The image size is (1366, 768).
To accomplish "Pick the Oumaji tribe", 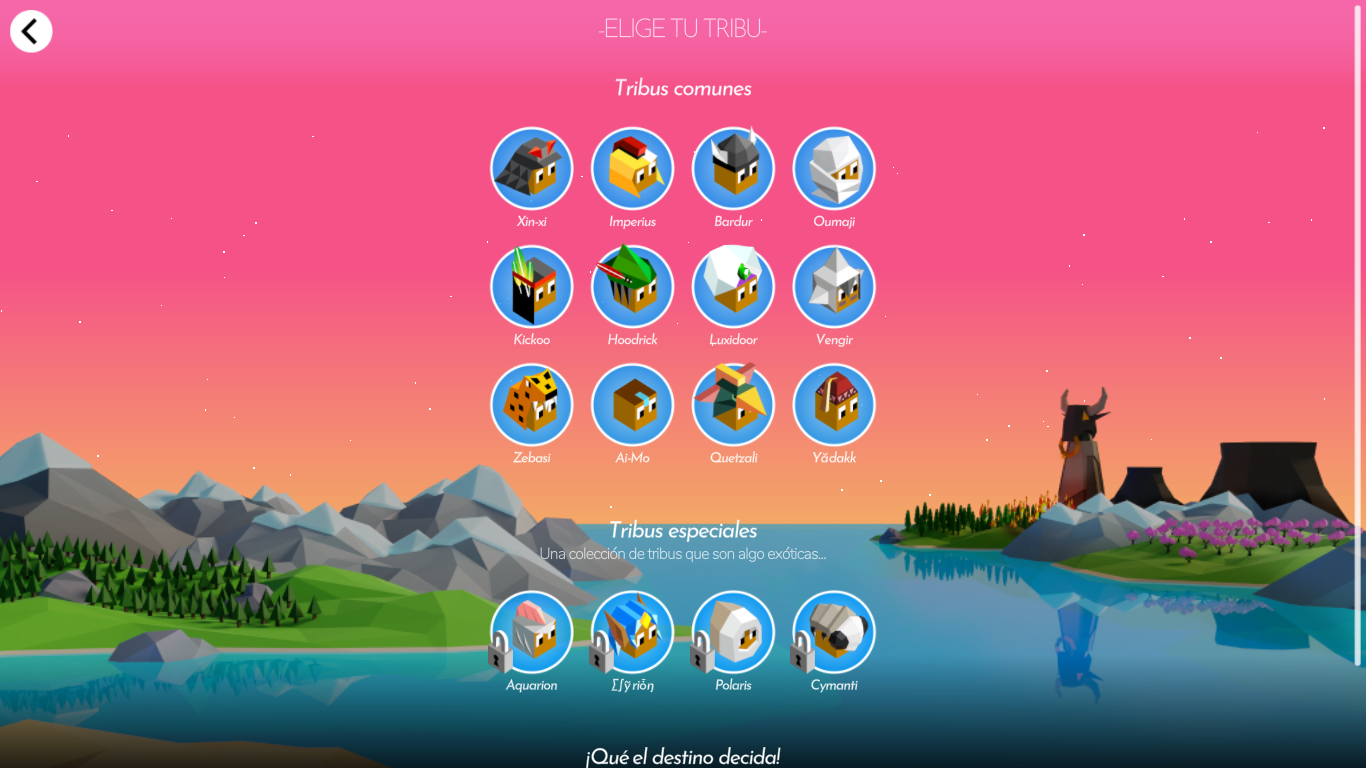I will [x=834, y=168].
